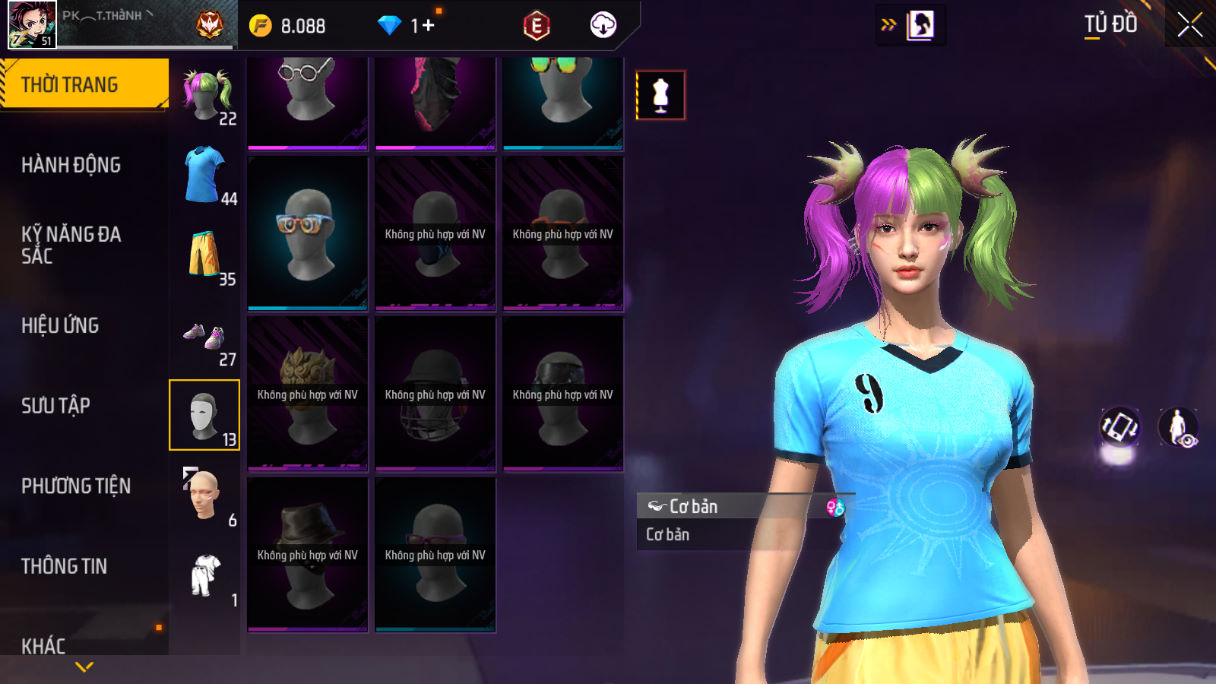Toggle the character view eye icon
Image resolution: width=1216 pixels, height=684 pixels.
pyautogui.click(x=1178, y=427)
